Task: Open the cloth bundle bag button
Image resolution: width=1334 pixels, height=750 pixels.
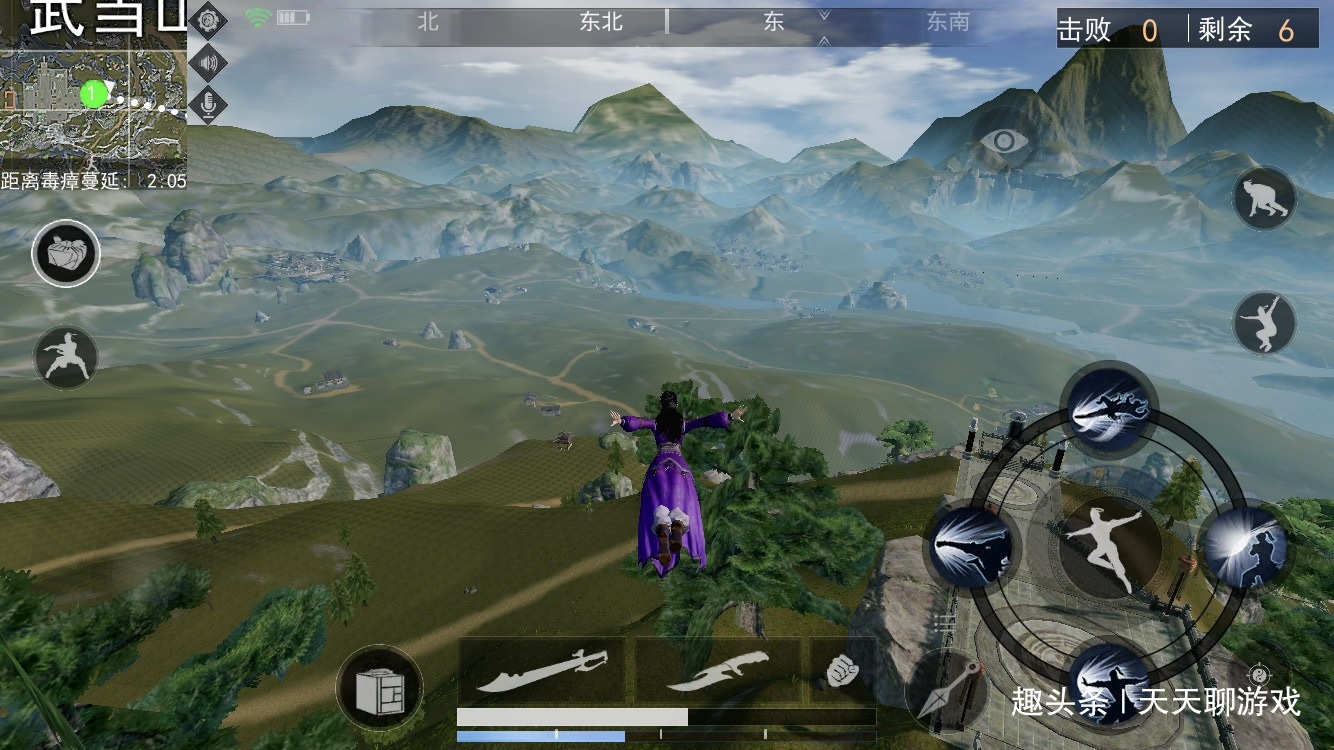Action: pos(66,253)
